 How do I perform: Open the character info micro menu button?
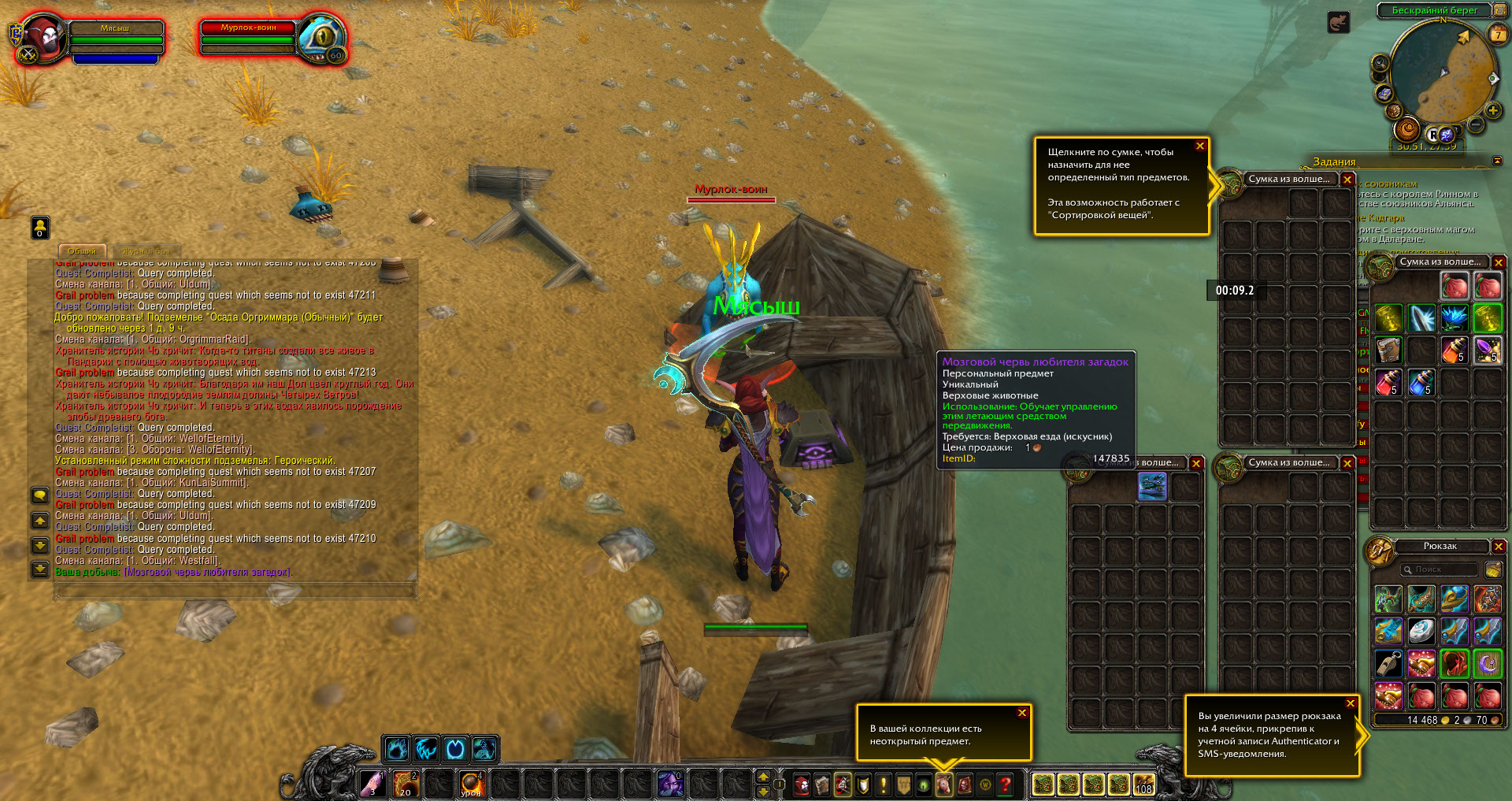[802, 784]
